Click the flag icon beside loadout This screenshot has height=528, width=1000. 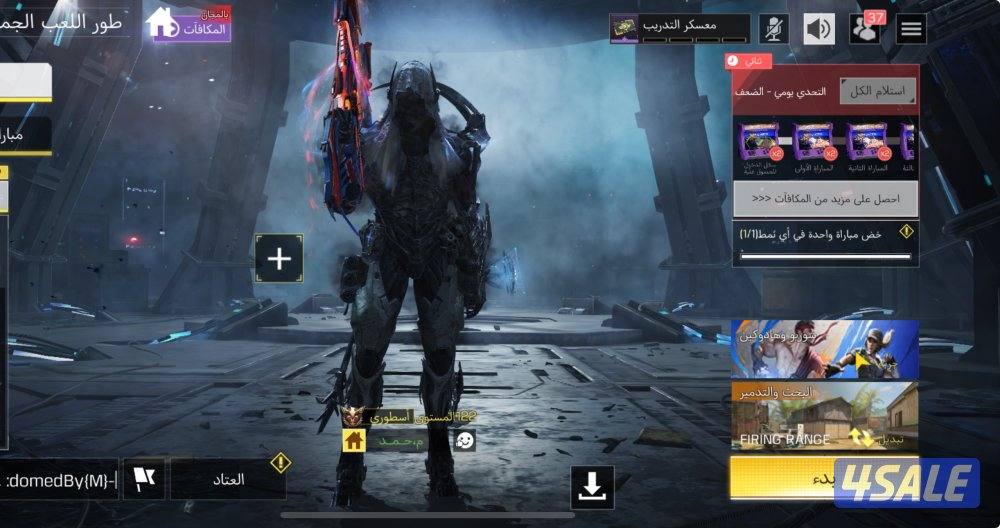point(144,480)
